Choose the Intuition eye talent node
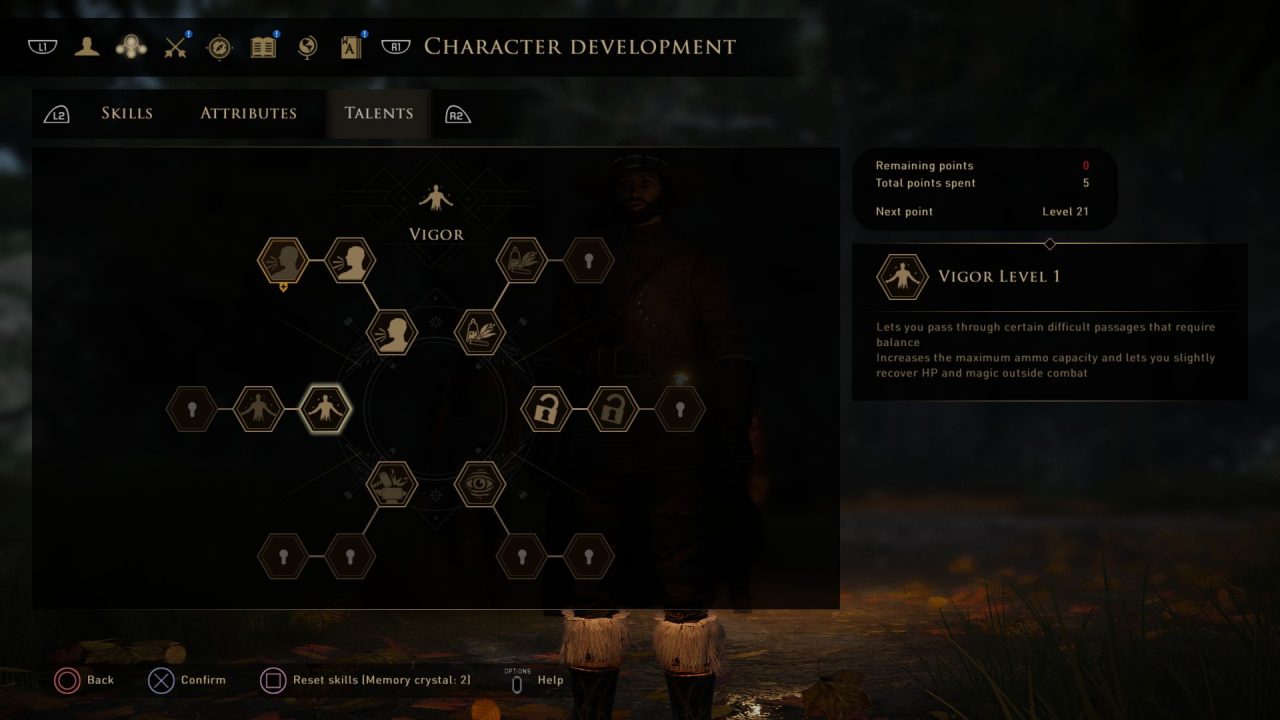 tap(480, 484)
